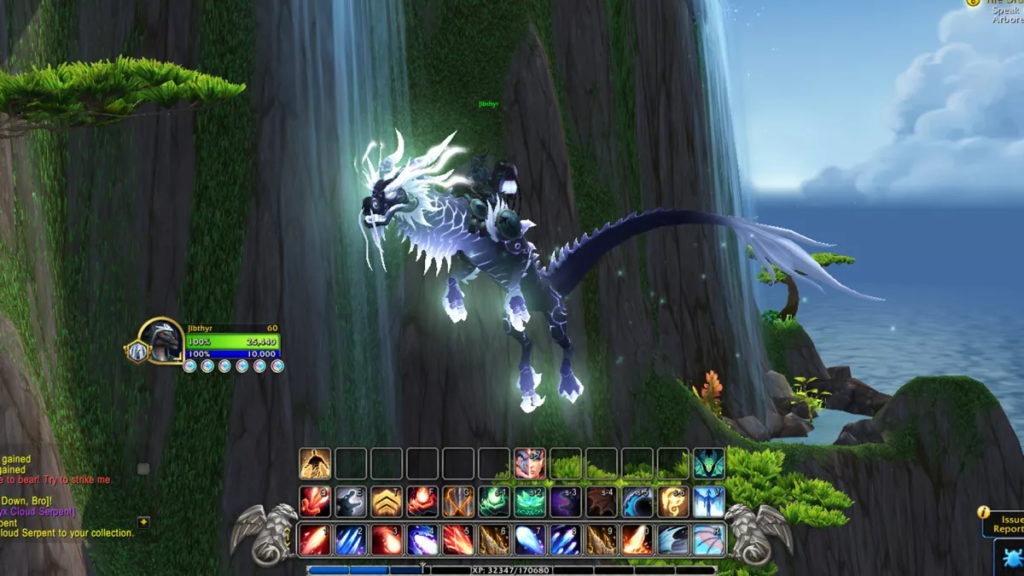This screenshot has height=576, width=1024.
Task: Activate the pink dragon wing ability
Action: (709, 540)
